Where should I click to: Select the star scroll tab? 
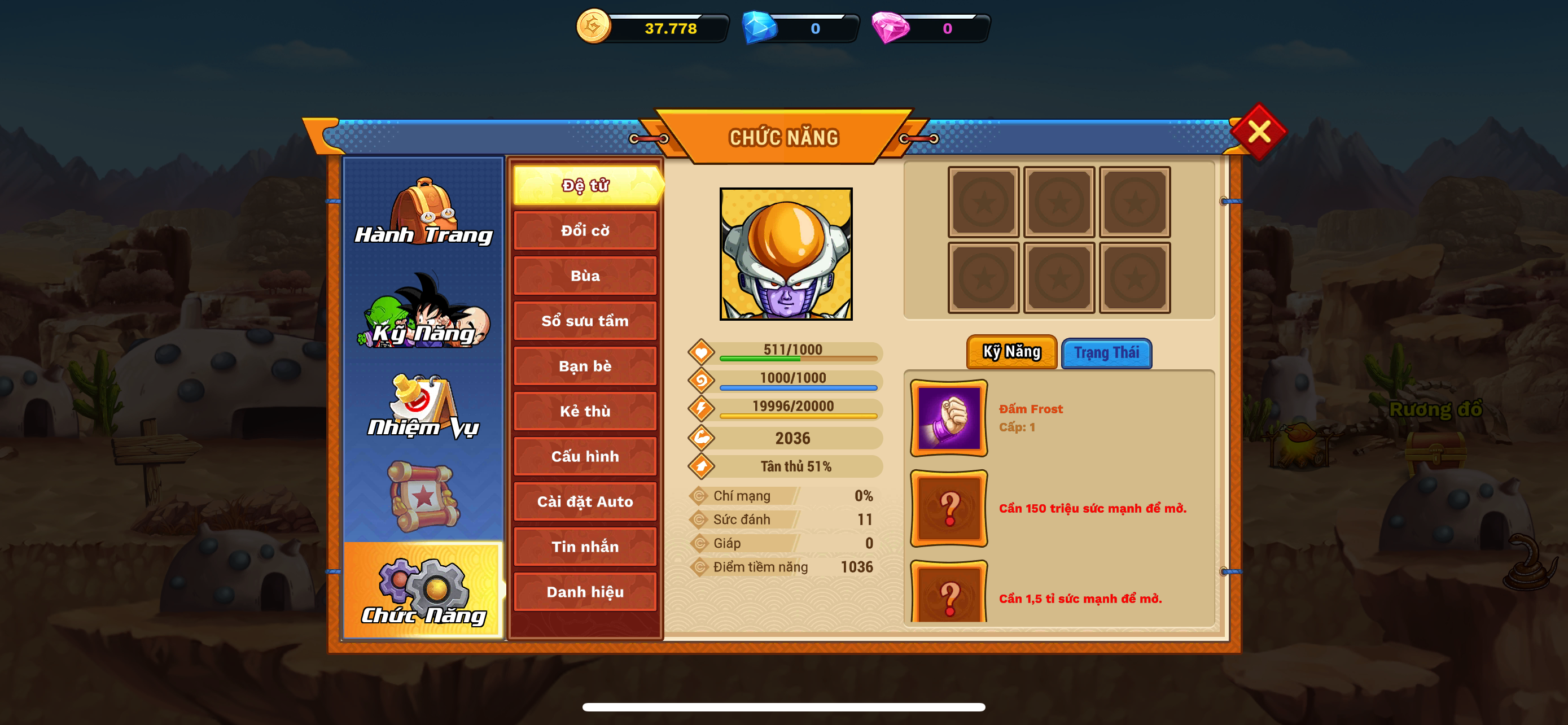[424, 497]
